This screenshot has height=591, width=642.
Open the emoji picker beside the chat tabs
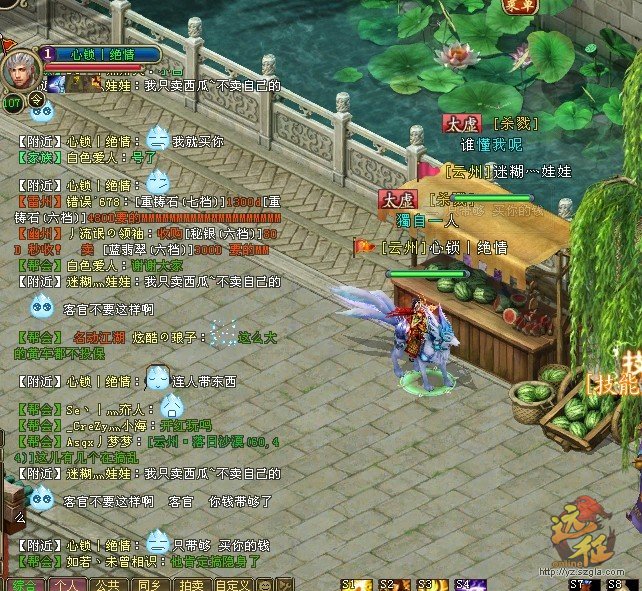point(264,584)
